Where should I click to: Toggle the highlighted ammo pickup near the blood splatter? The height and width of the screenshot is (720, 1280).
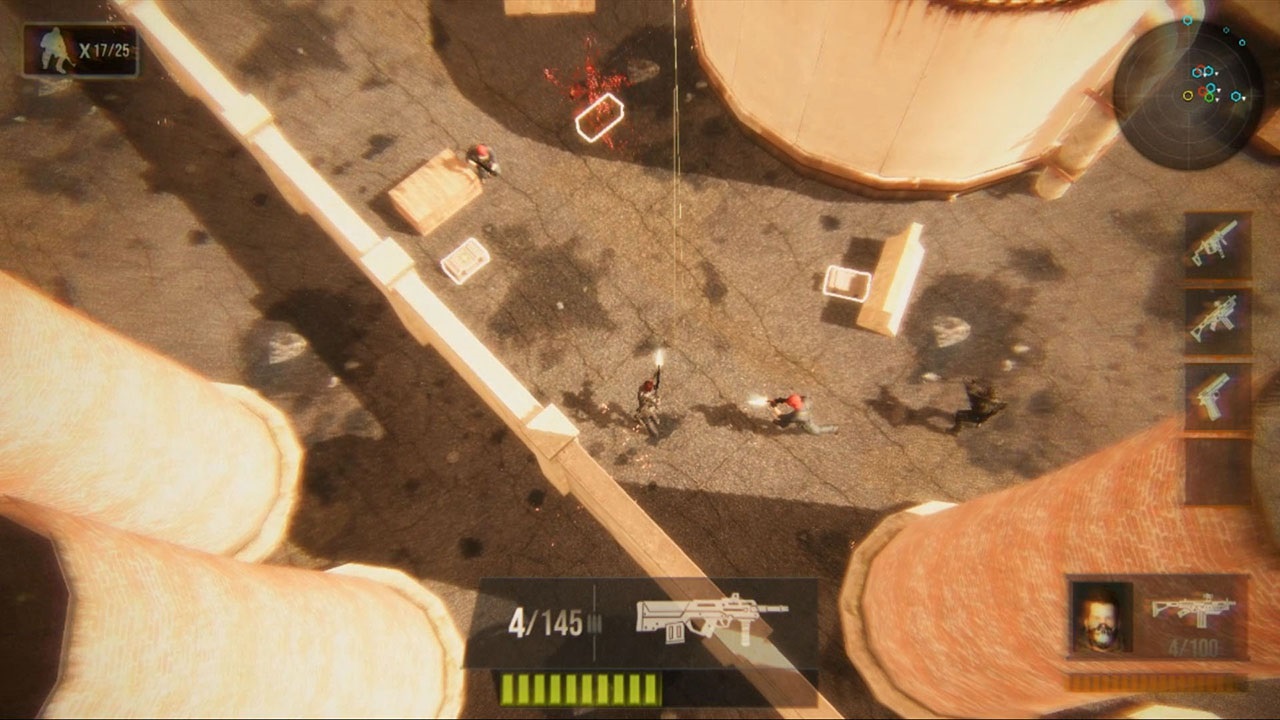600,117
